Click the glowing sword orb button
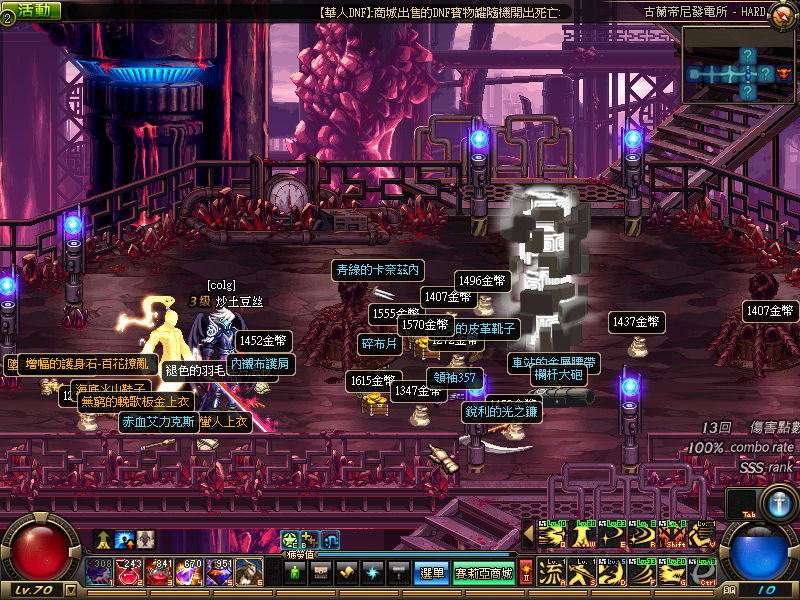 point(777,503)
